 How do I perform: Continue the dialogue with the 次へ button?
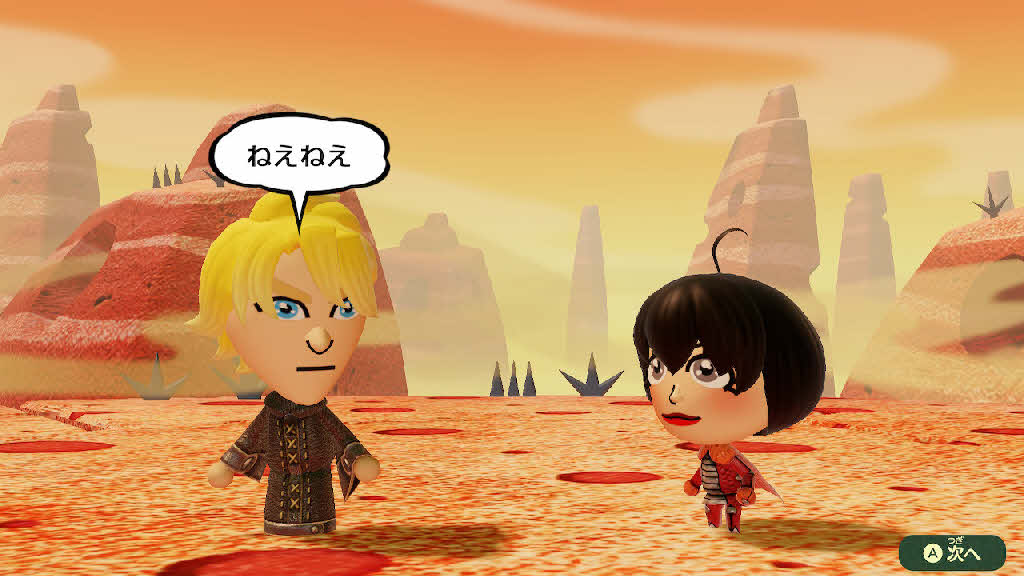pyautogui.click(x=951, y=551)
